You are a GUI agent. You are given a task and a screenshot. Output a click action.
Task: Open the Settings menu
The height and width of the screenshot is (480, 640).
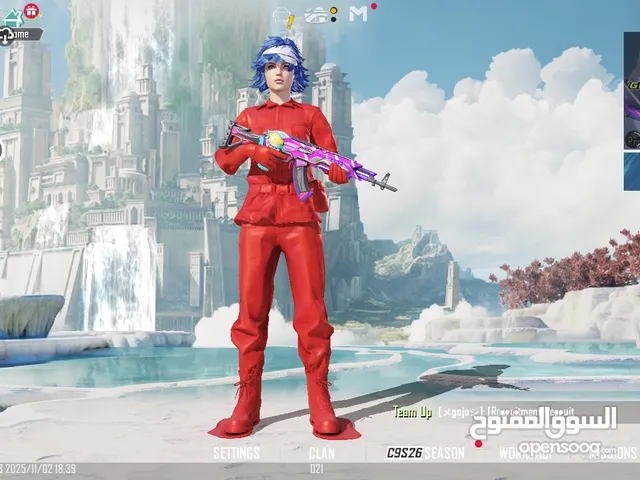(x=236, y=453)
